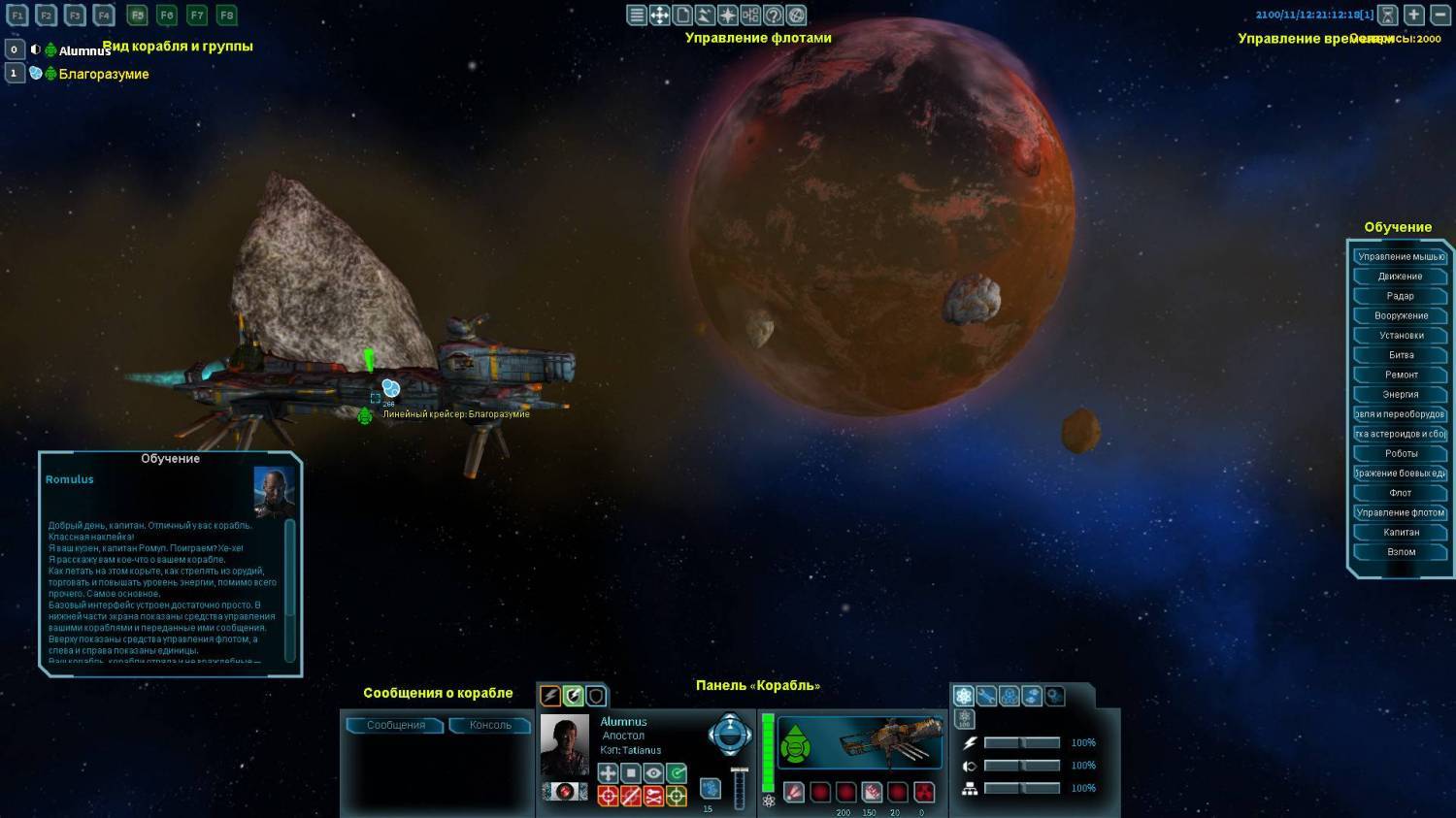Select the Вооружение tutorial entry
This screenshot has width=1456, height=818.
(x=1400, y=315)
